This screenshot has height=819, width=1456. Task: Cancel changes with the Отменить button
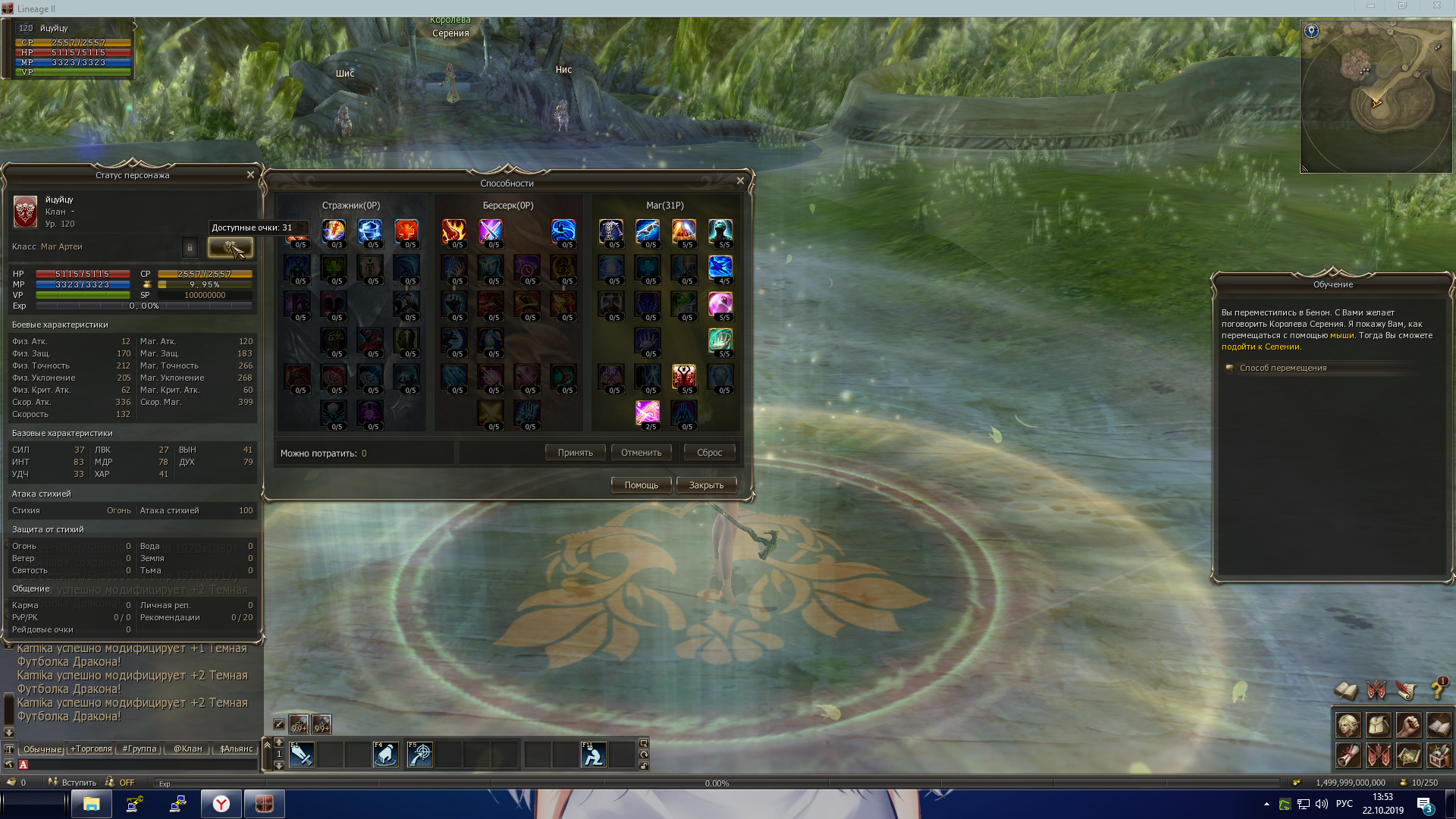641,453
